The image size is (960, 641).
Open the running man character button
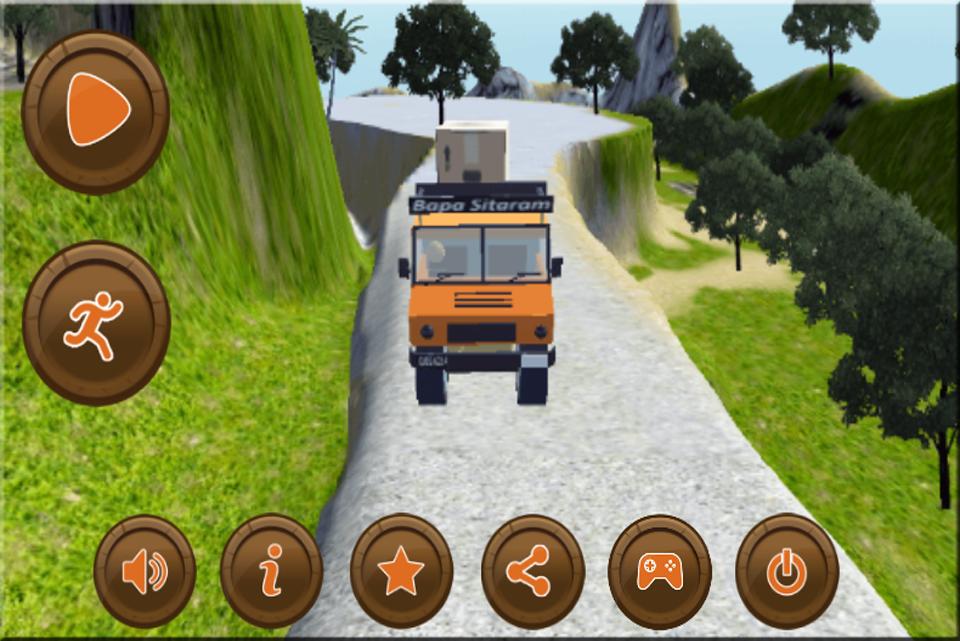click(96, 323)
